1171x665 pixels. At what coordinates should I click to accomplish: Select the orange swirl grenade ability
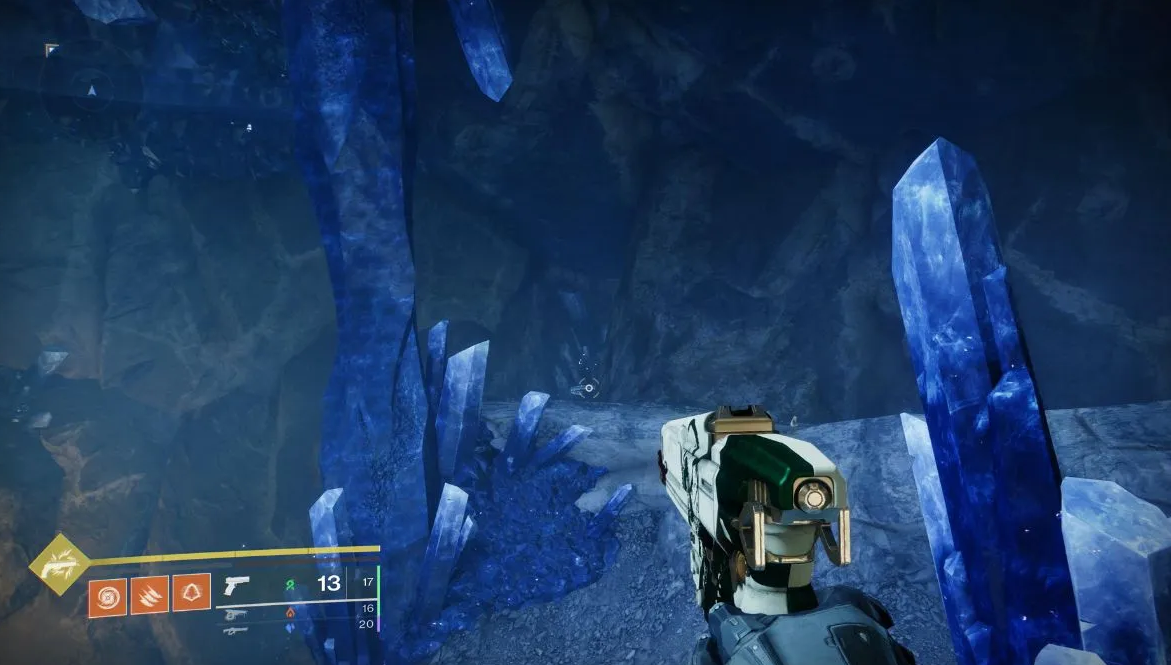tap(107, 595)
